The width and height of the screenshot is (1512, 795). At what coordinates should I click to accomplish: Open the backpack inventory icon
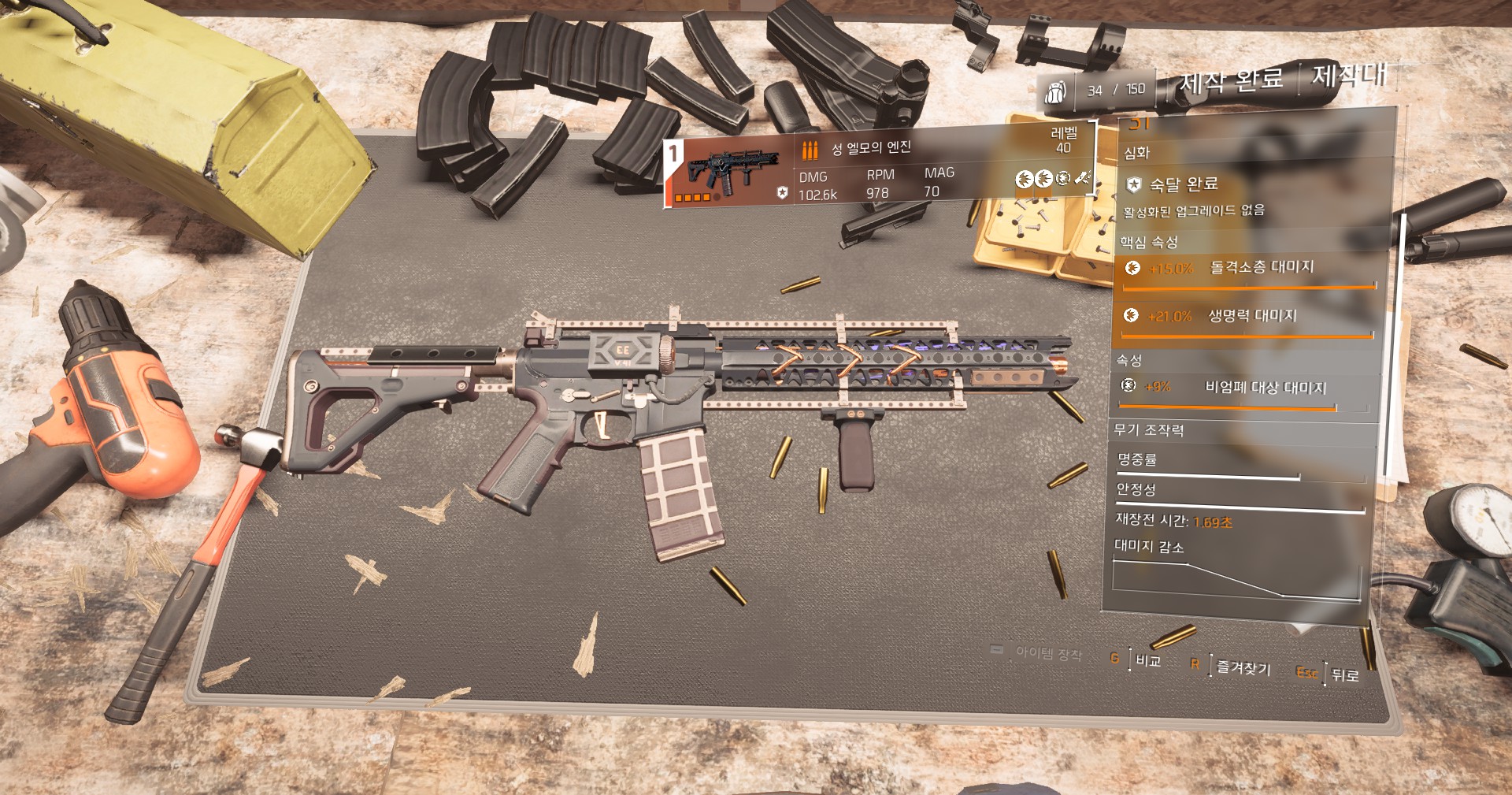[x=1054, y=92]
